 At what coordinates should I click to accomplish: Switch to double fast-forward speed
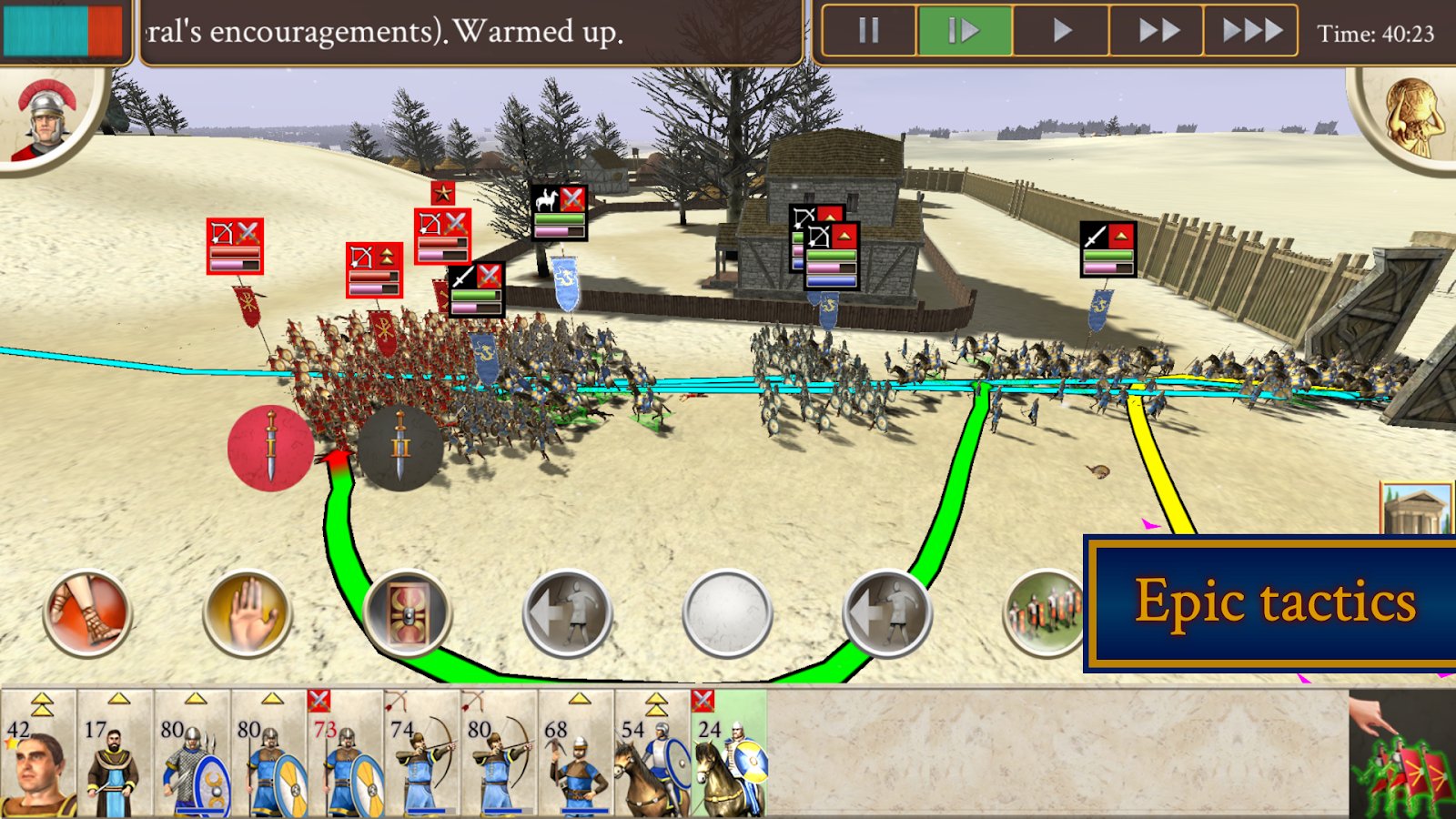[1158, 31]
